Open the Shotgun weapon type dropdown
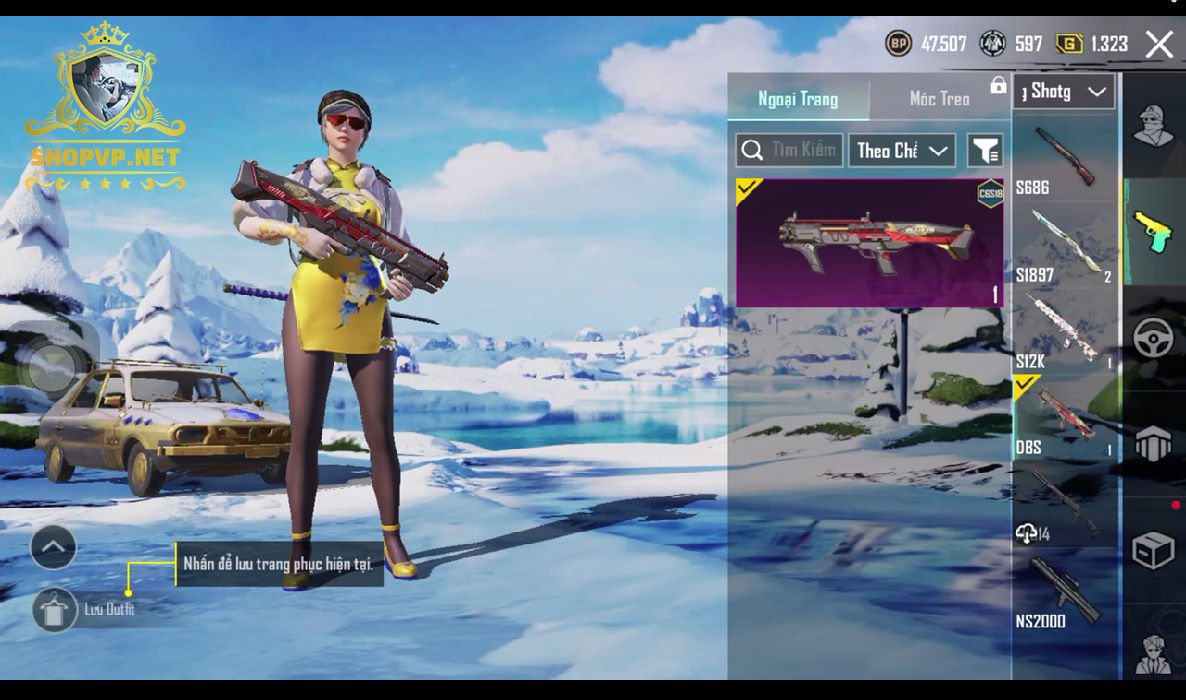The height and width of the screenshot is (700, 1186). pyautogui.click(x=1063, y=92)
